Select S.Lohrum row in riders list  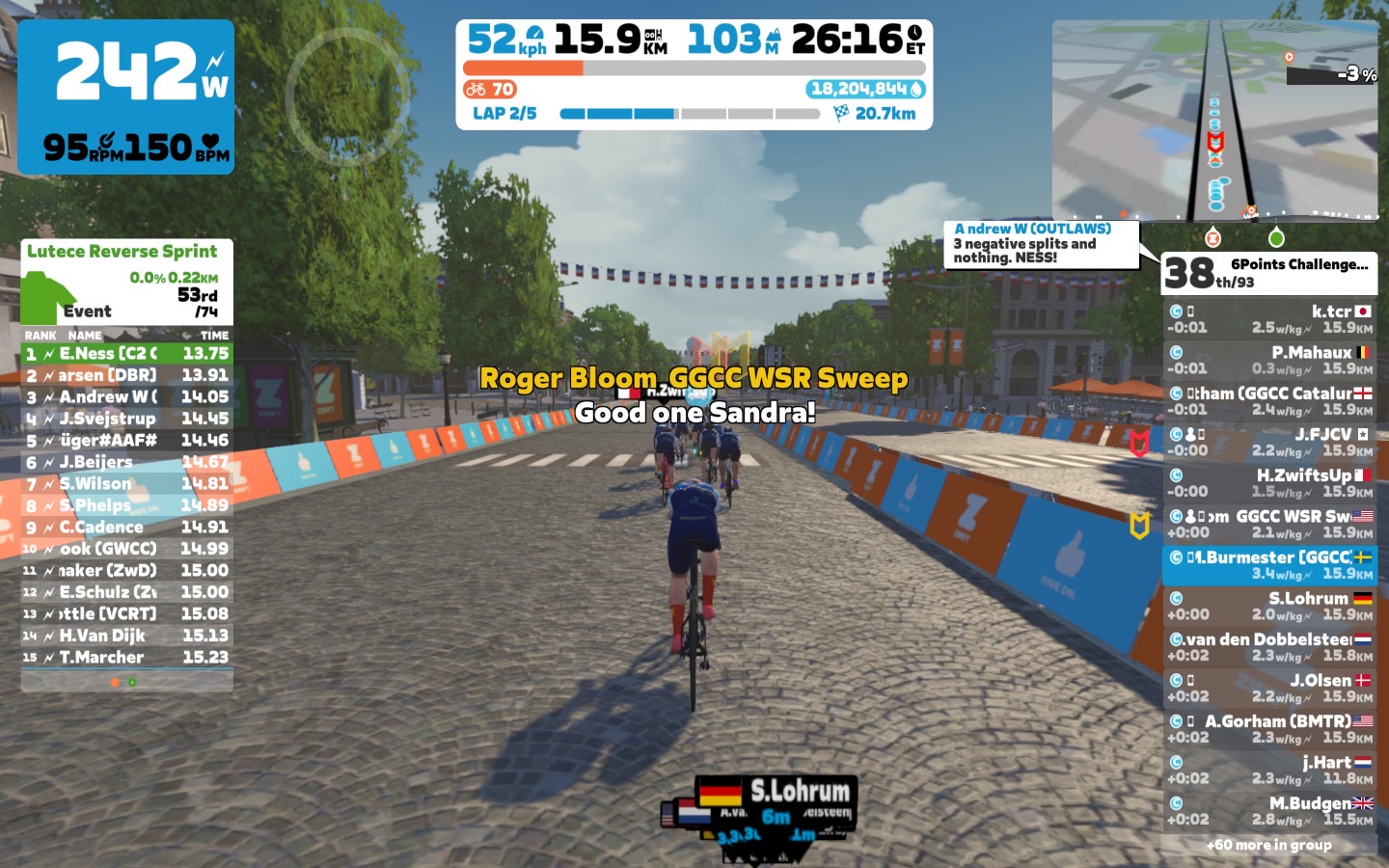coord(1269,606)
